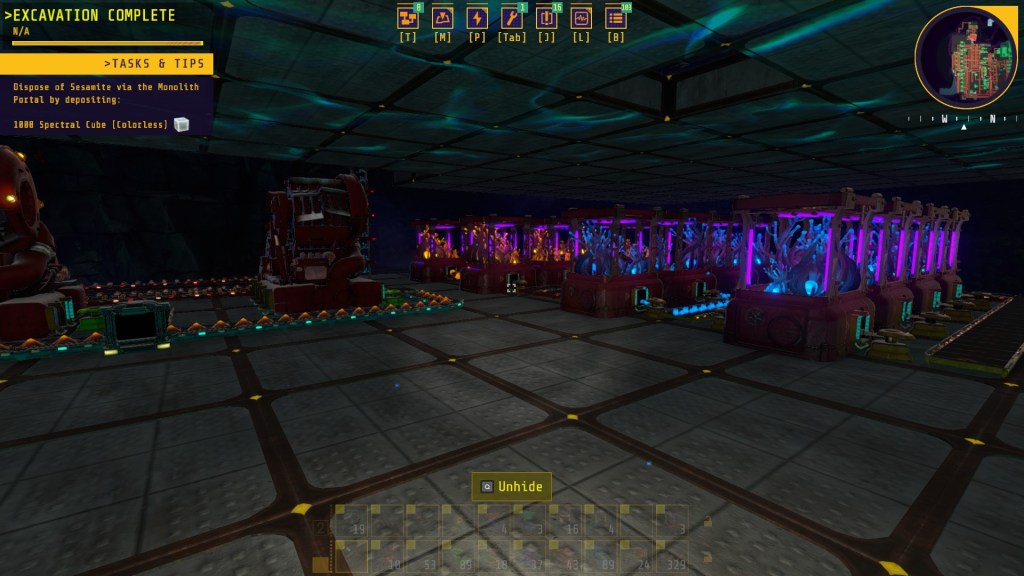Image resolution: width=1024 pixels, height=576 pixels.
Task: Open the exclamation mark journal icon
Action: tap(546, 19)
